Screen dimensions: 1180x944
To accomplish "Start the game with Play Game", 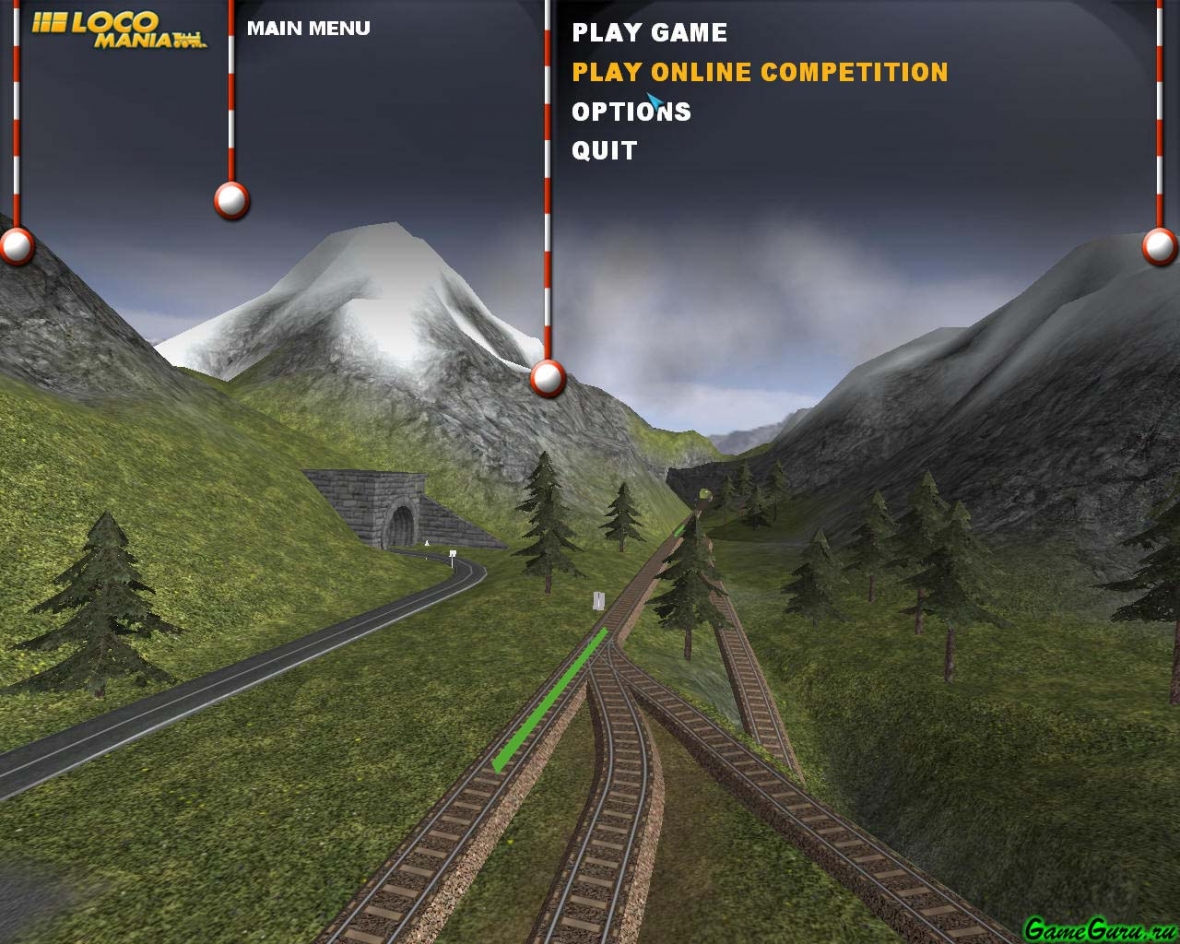I will (x=649, y=33).
